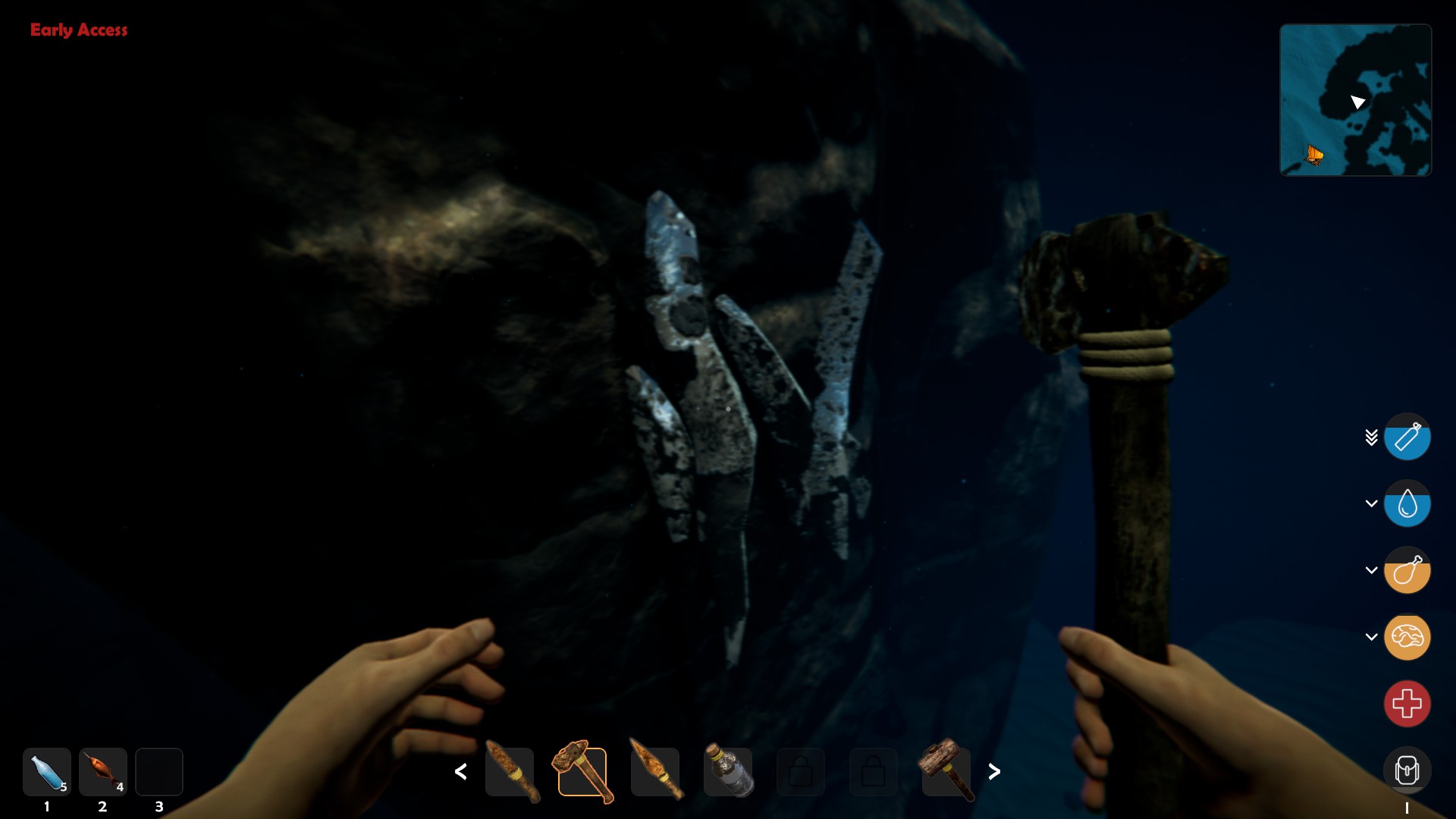Click the water drop thirst icon
The image size is (1456, 819).
(x=1407, y=504)
